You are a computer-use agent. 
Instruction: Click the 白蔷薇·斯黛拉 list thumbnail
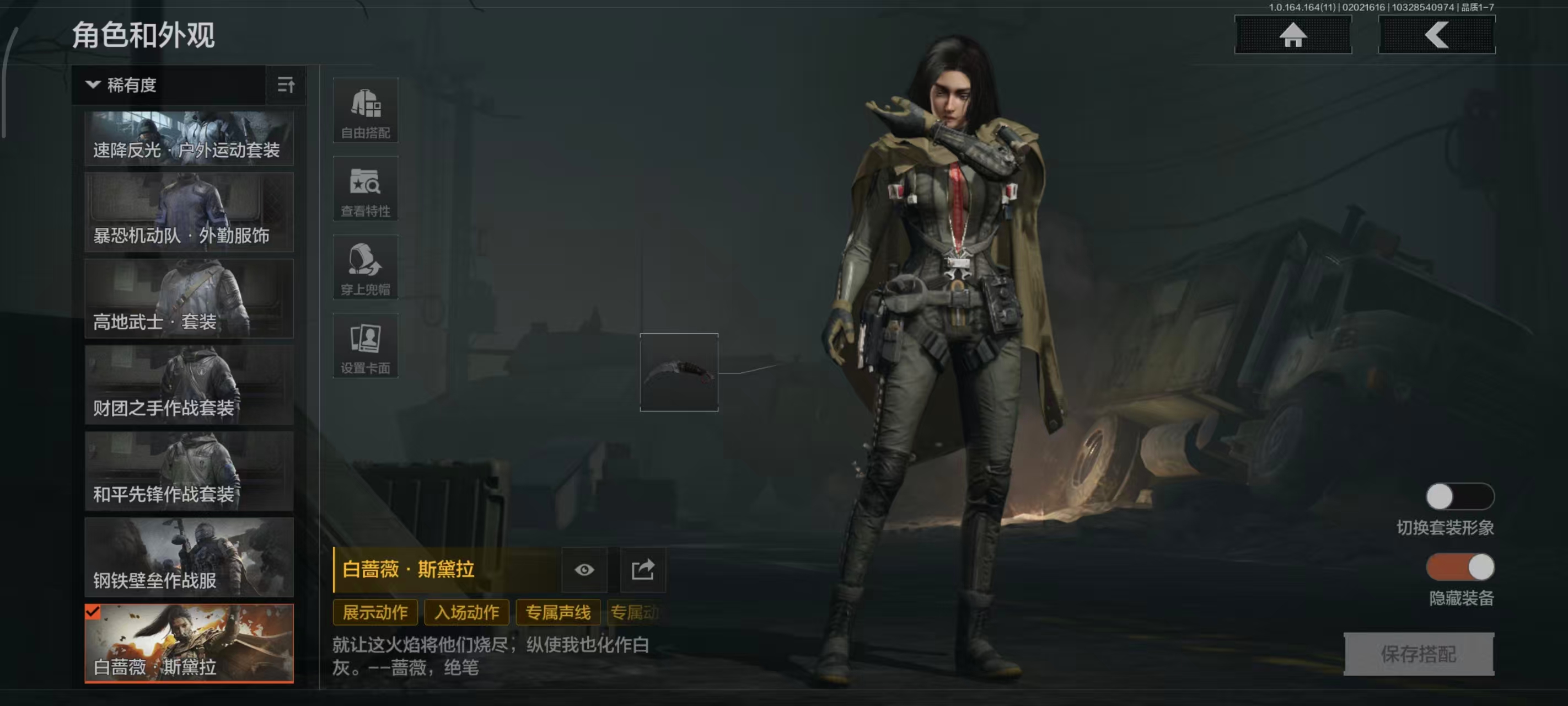[189, 643]
